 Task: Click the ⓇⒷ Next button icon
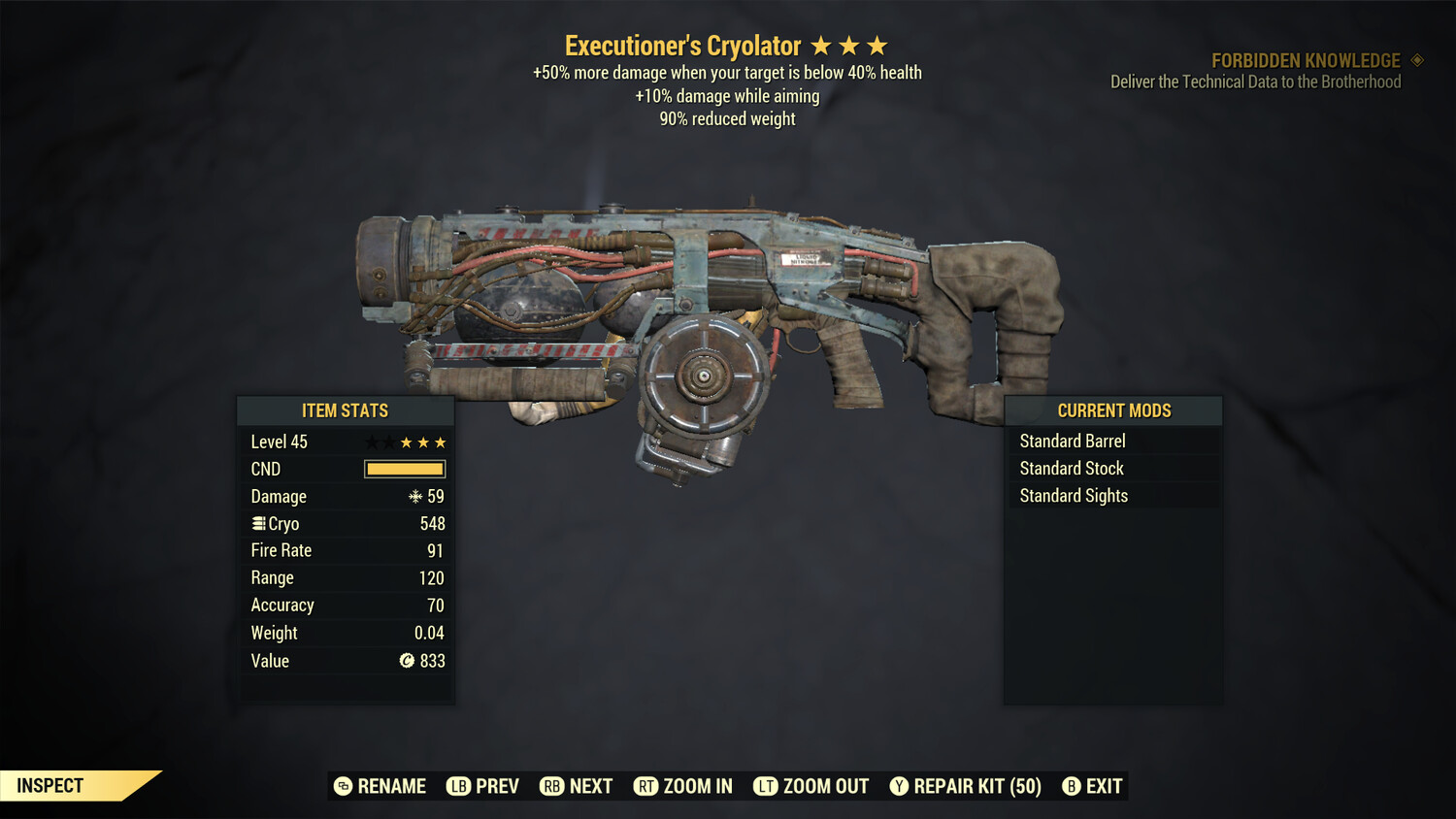click(551, 786)
